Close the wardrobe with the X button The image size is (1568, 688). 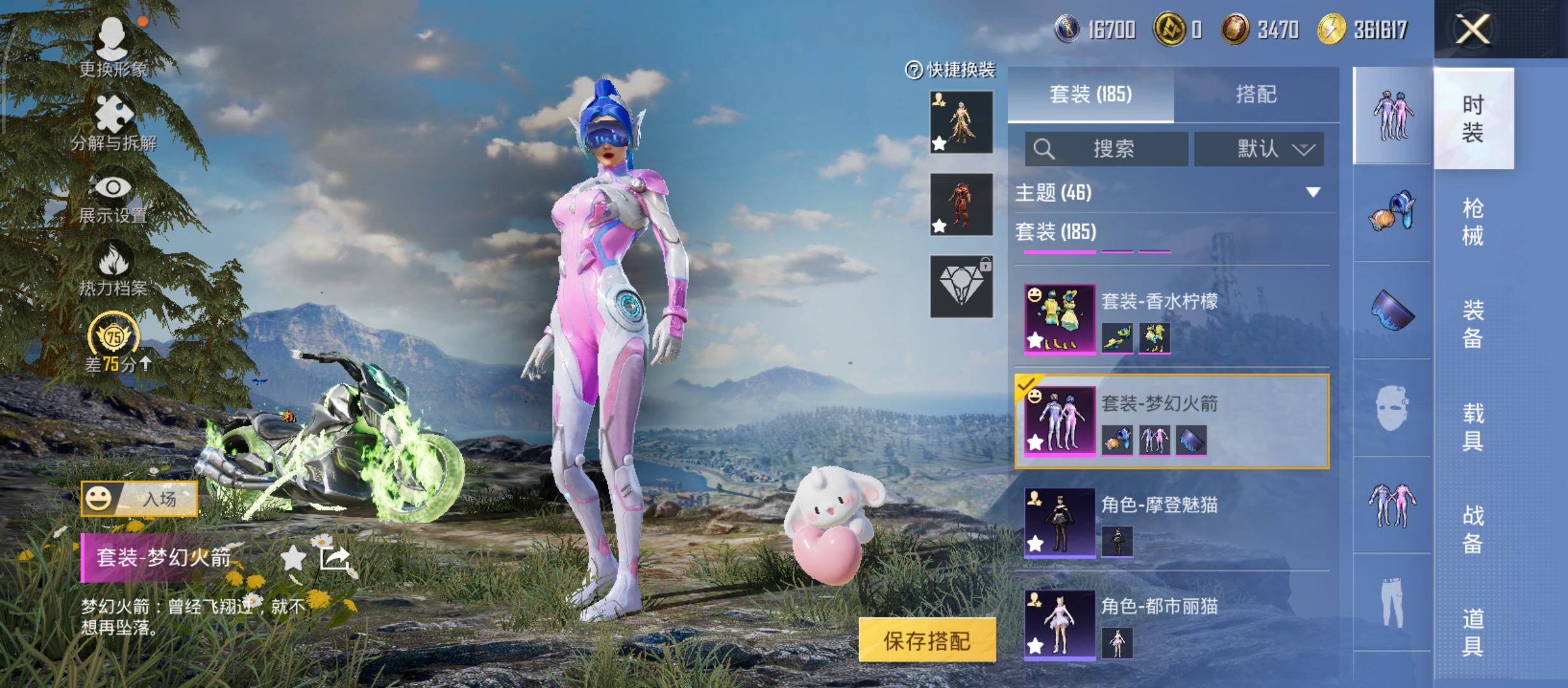[x=1472, y=29]
